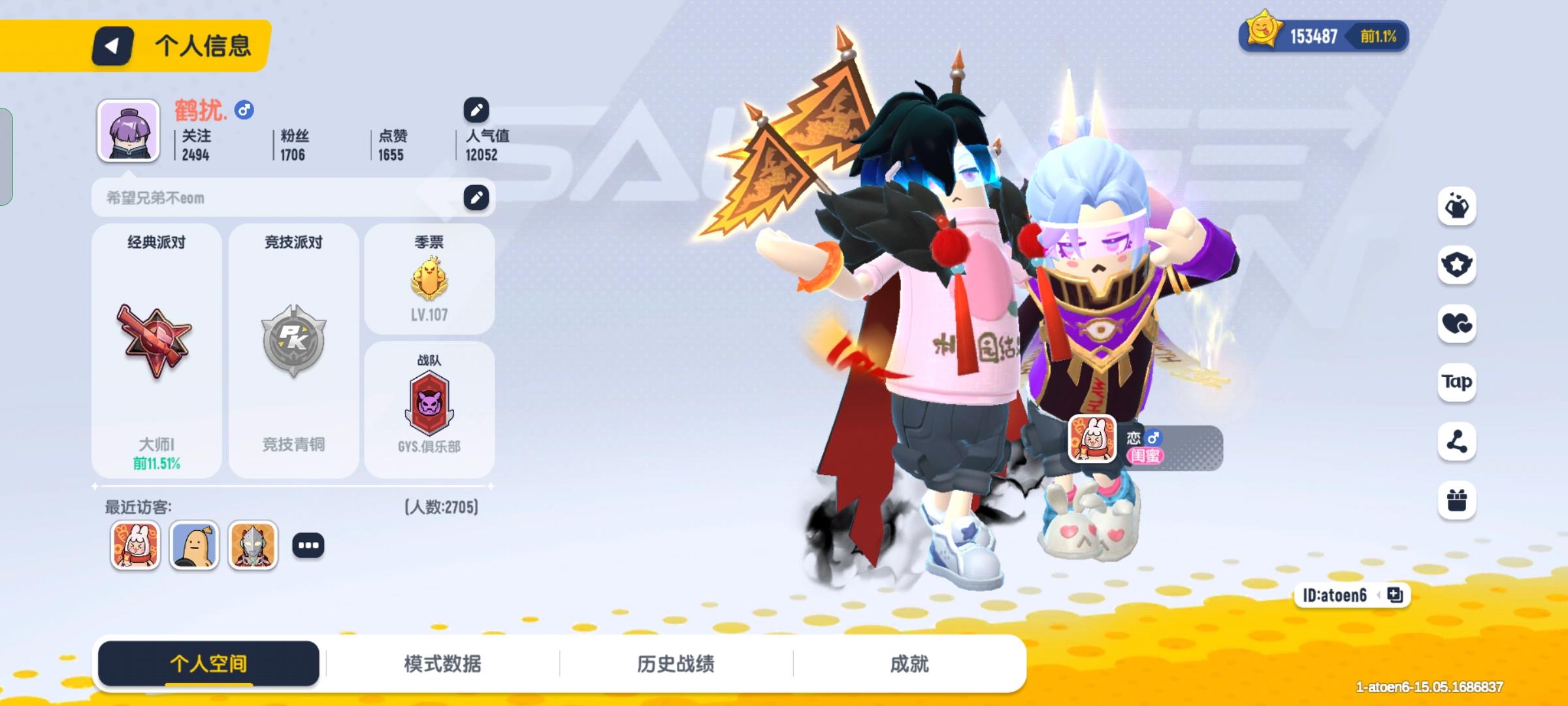
Task: Switch to the 历史战绩 tab
Action: click(x=678, y=662)
